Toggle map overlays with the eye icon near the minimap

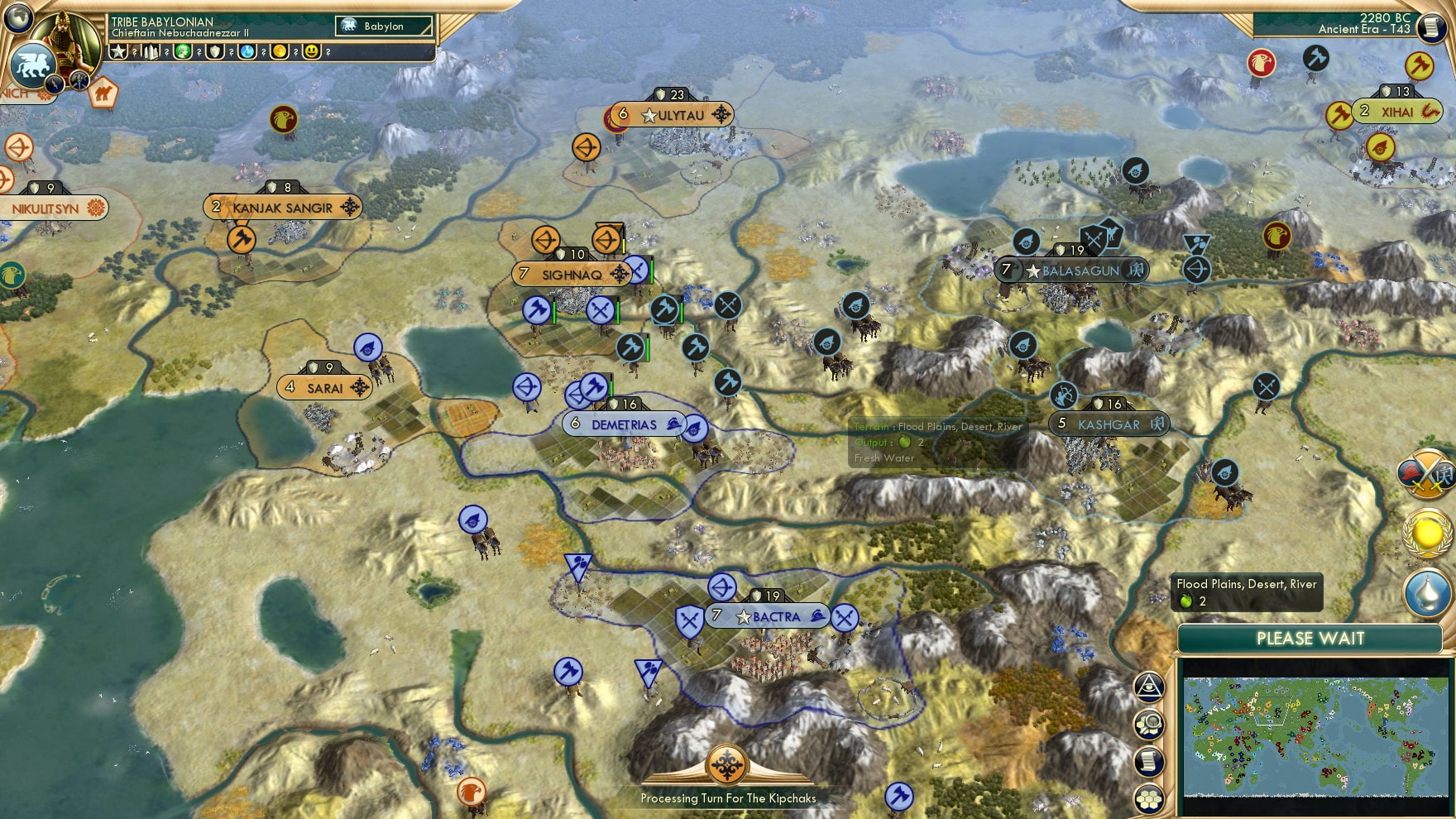(1148, 685)
